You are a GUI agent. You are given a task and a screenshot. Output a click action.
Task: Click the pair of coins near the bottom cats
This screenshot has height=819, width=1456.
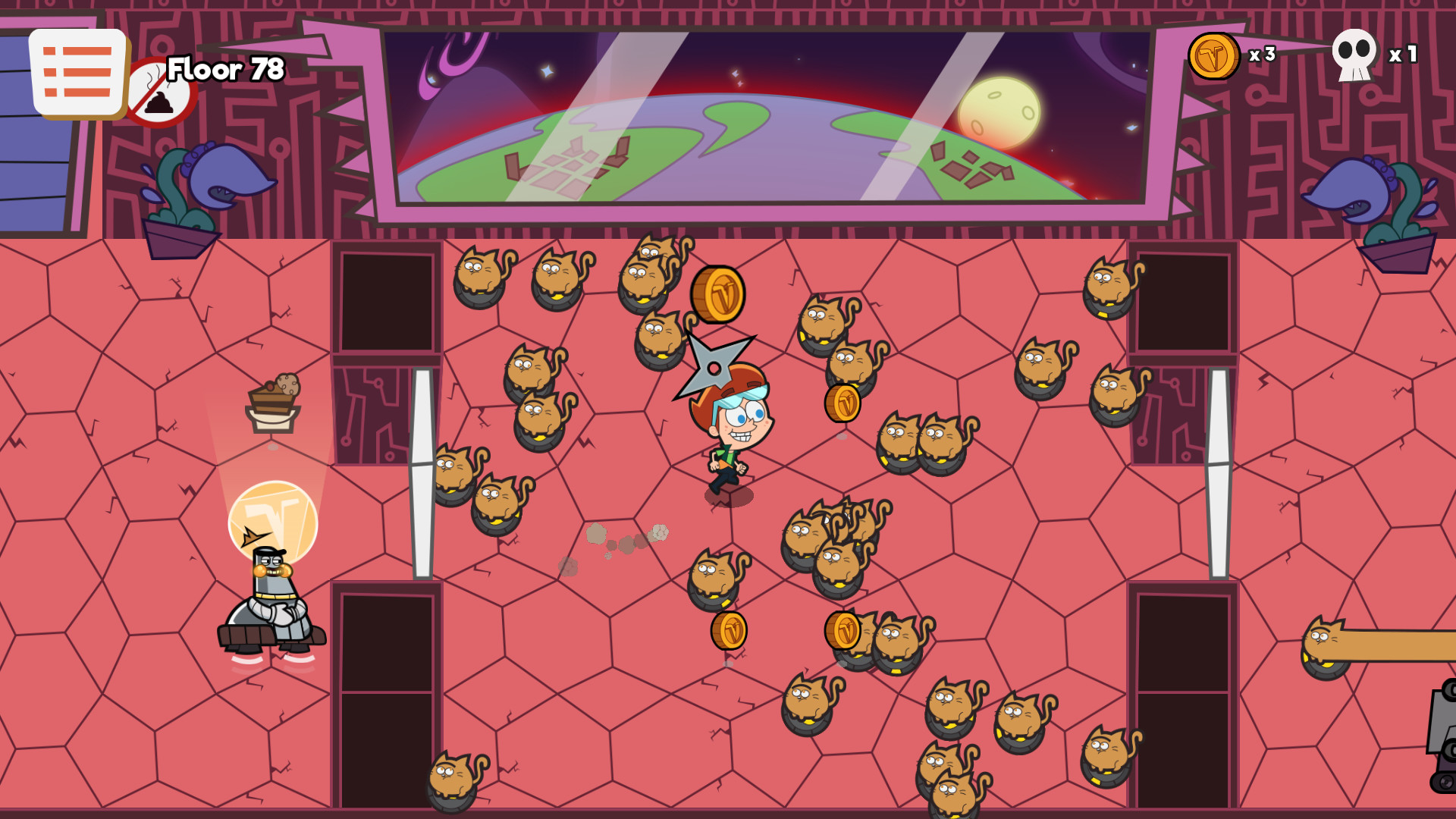(x=789, y=631)
